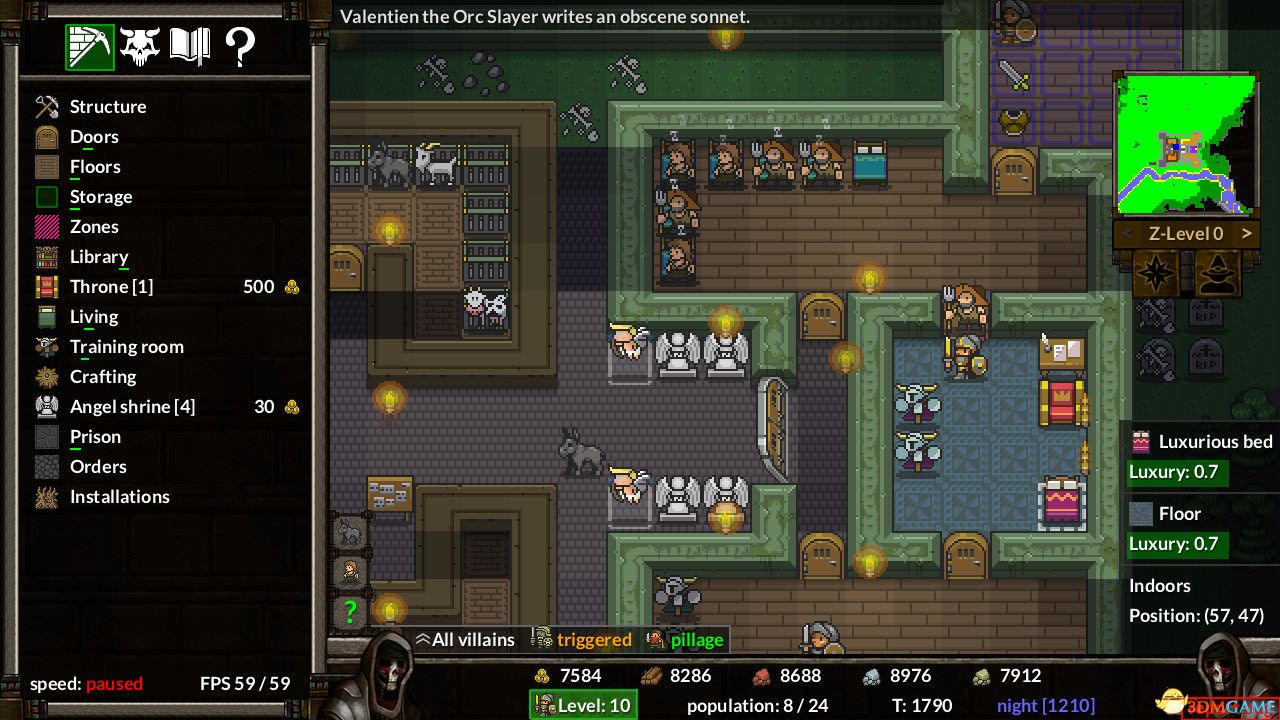Pick the Storage zone option
Screen dimensions: 1280x720
pyautogui.click(x=100, y=197)
